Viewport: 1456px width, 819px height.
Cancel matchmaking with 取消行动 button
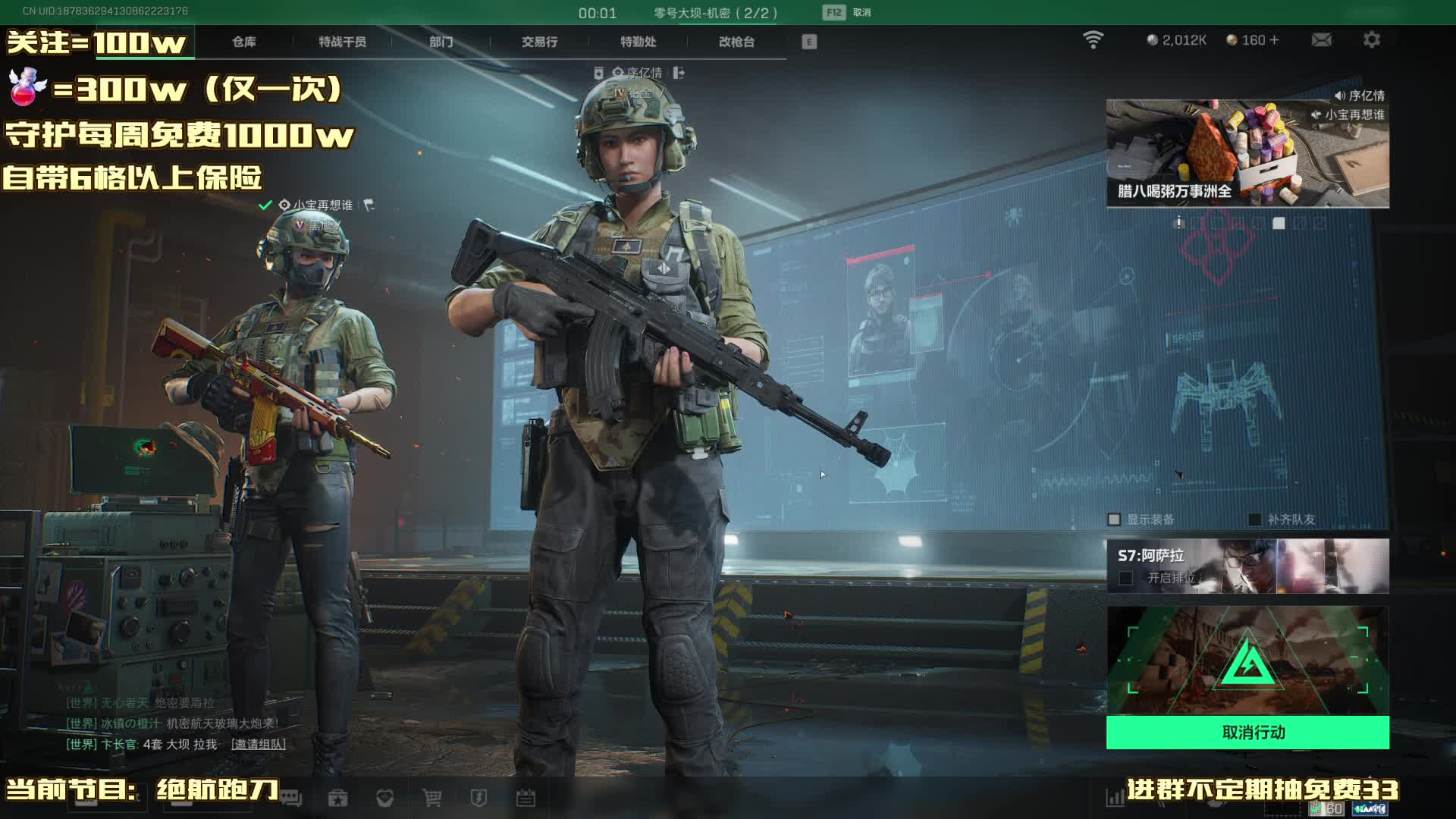(x=1247, y=733)
